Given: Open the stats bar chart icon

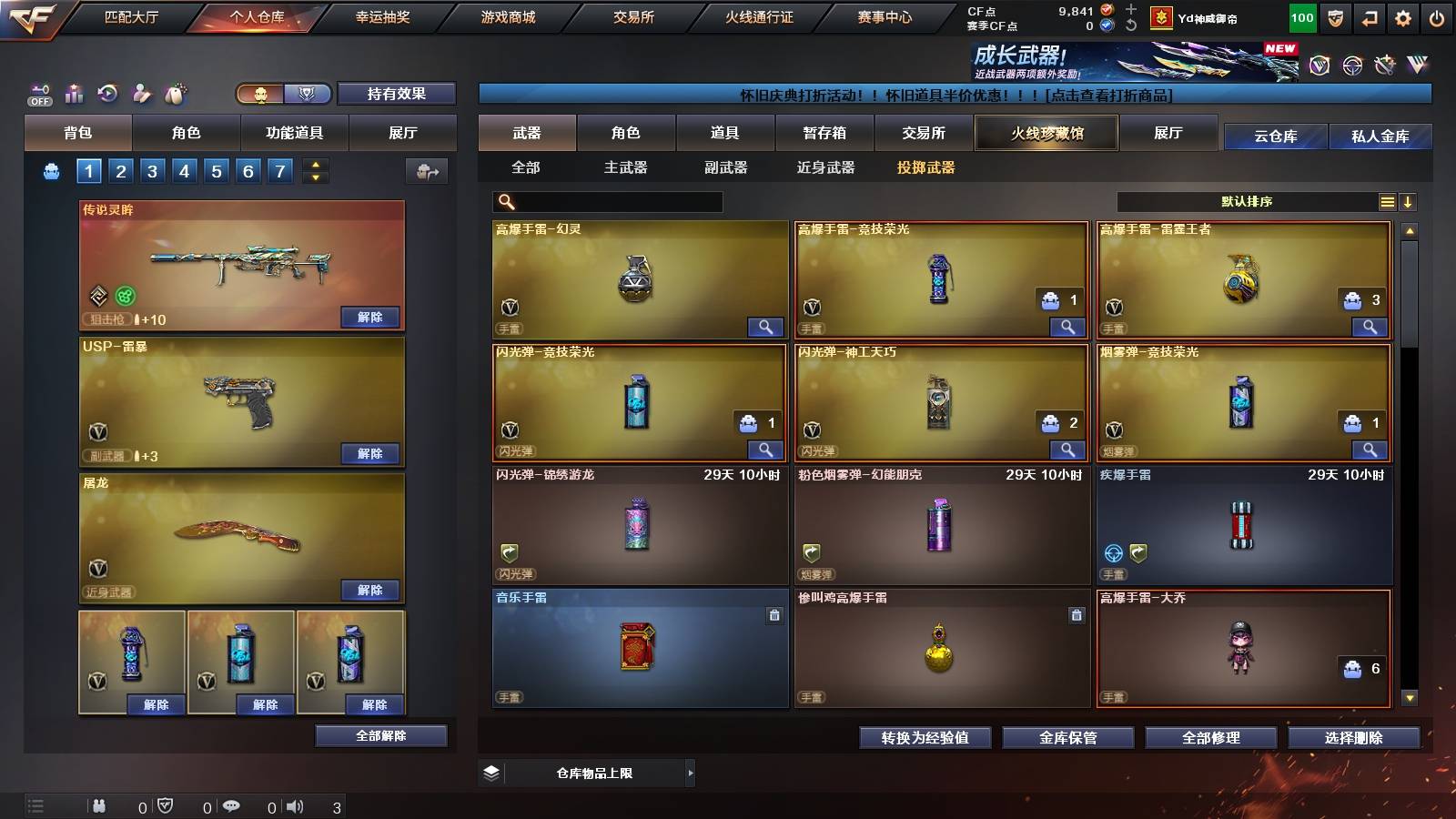Looking at the screenshot, I should coord(74,94).
